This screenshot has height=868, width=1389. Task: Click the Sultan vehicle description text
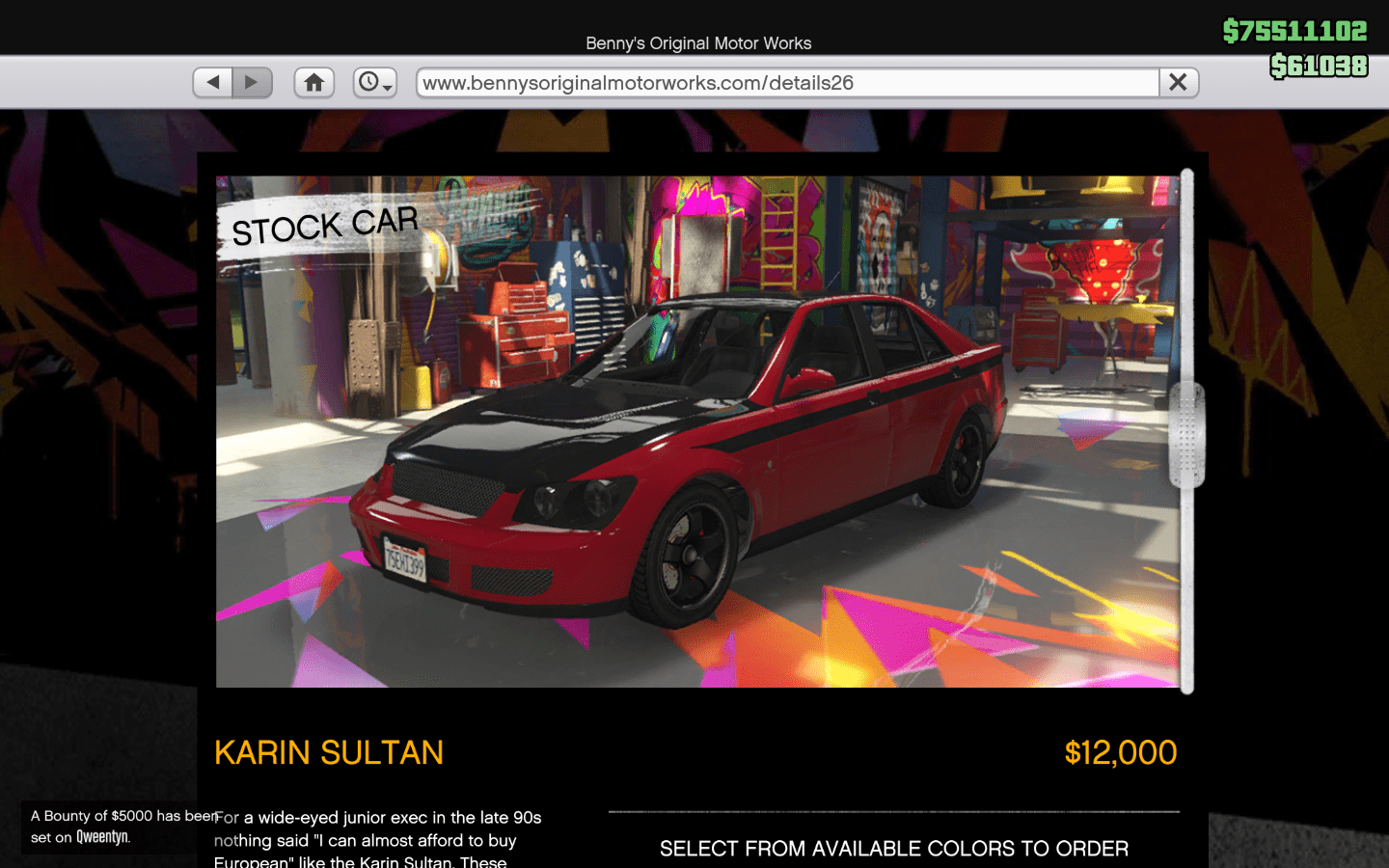pyautogui.click(x=376, y=839)
